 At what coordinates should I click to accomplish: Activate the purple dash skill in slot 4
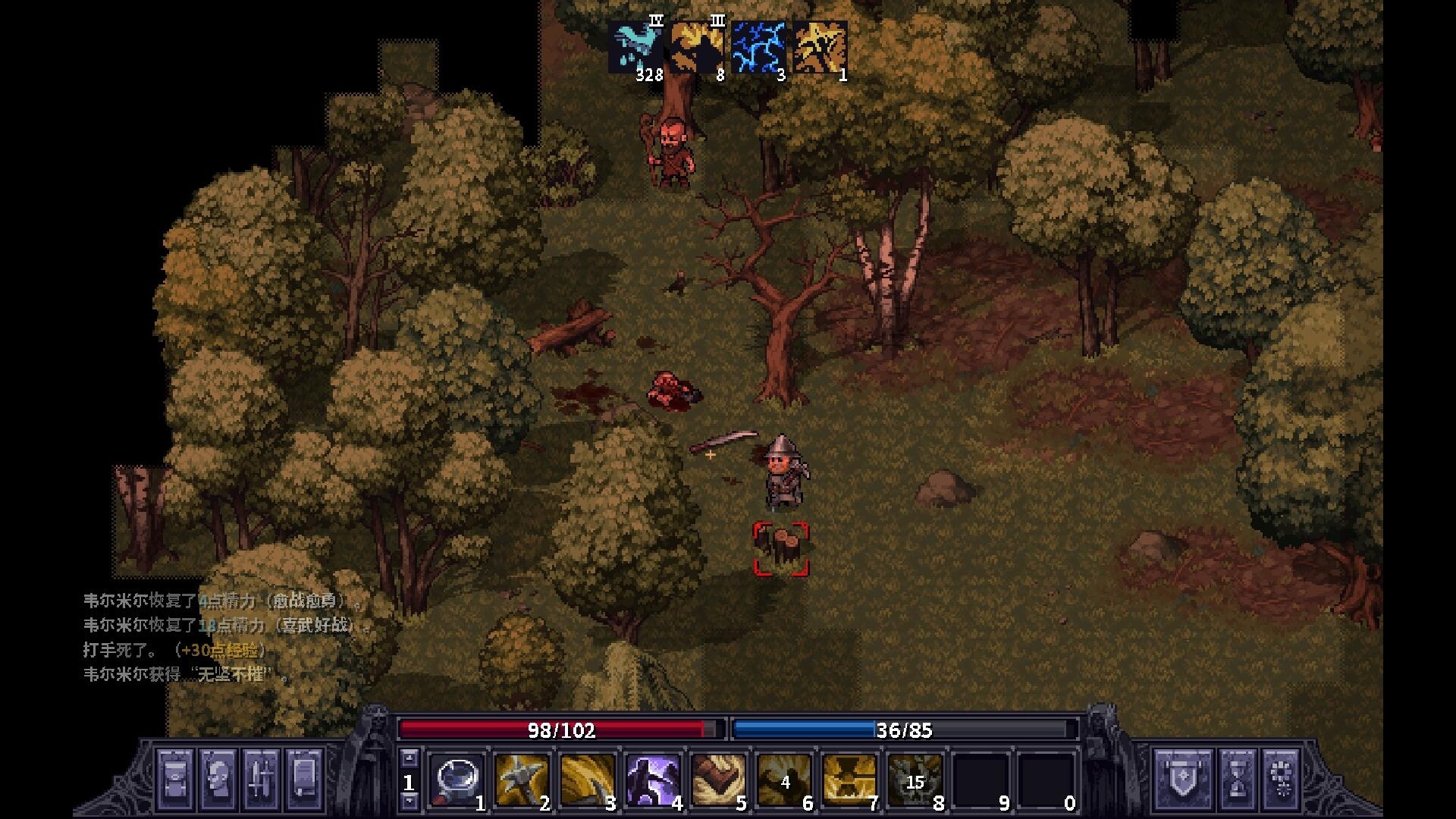click(x=653, y=779)
